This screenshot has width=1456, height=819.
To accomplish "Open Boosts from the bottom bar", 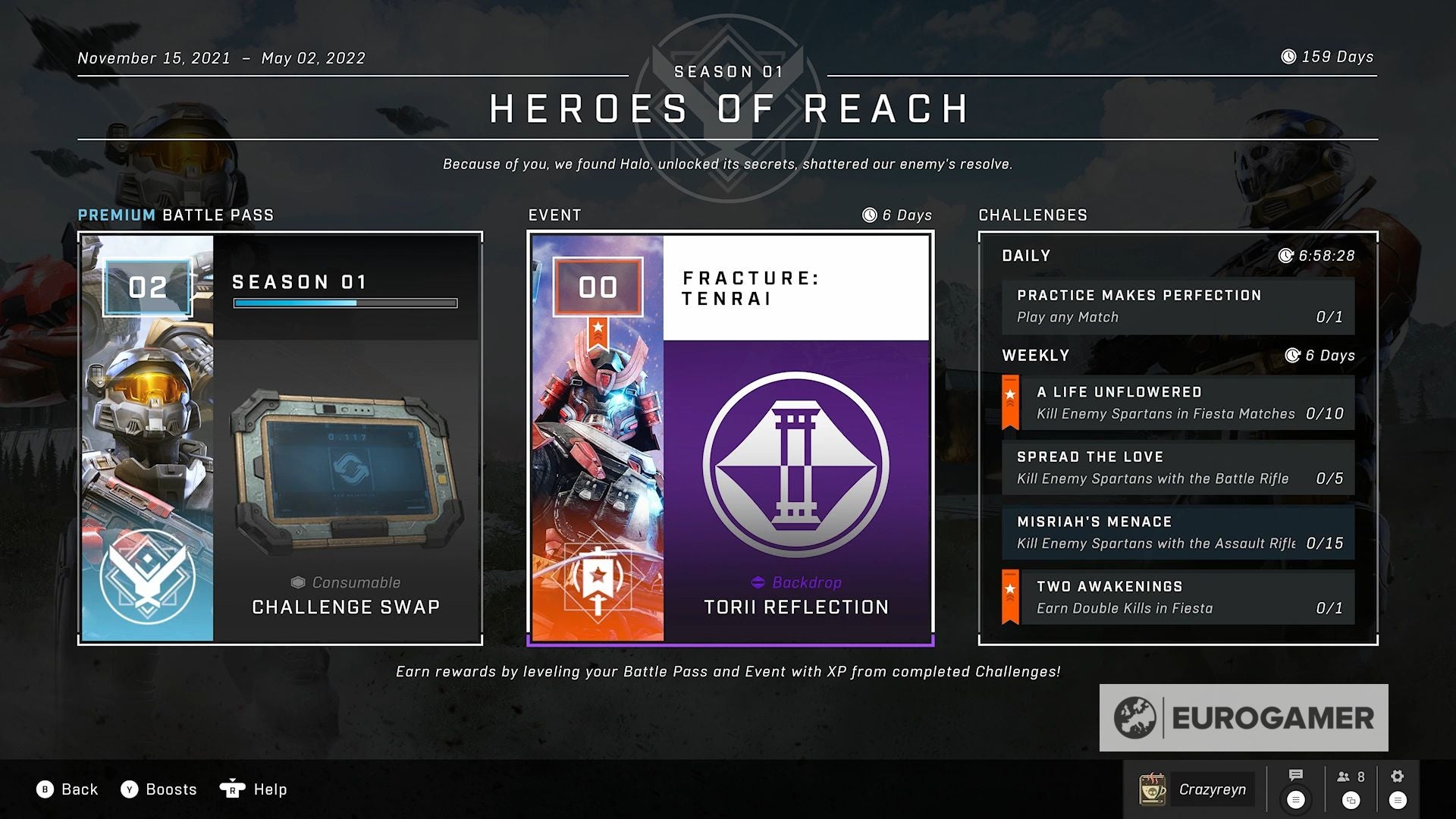I will click(x=159, y=789).
